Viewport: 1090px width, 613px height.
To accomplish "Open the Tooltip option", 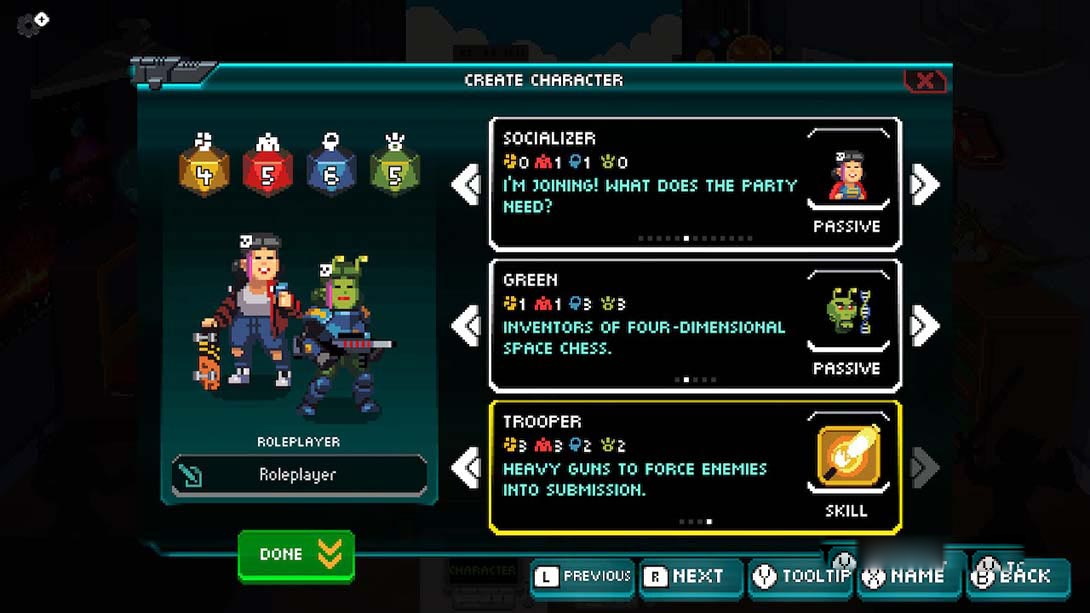I will [802, 576].
